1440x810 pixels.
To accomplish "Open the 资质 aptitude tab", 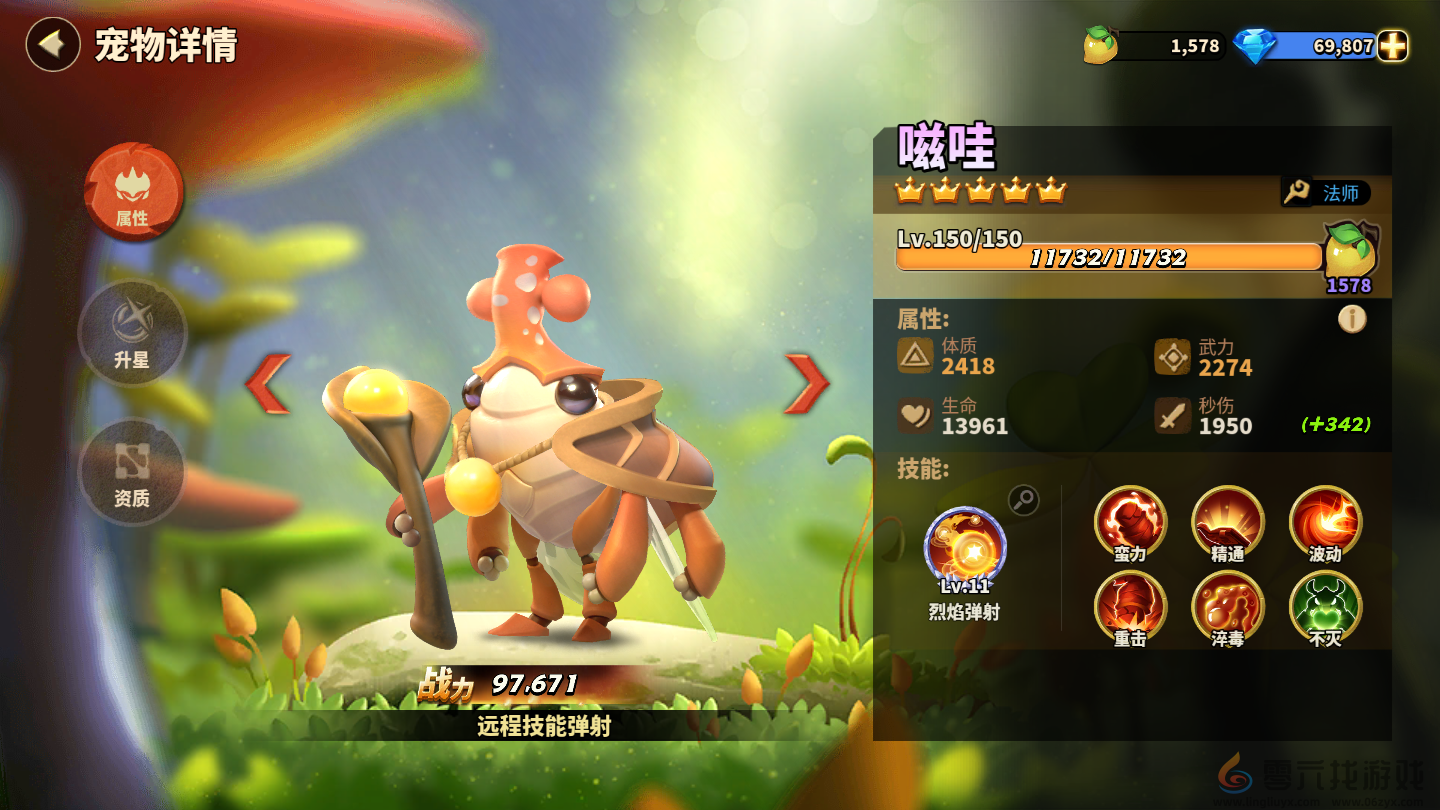I will [132, 471].
